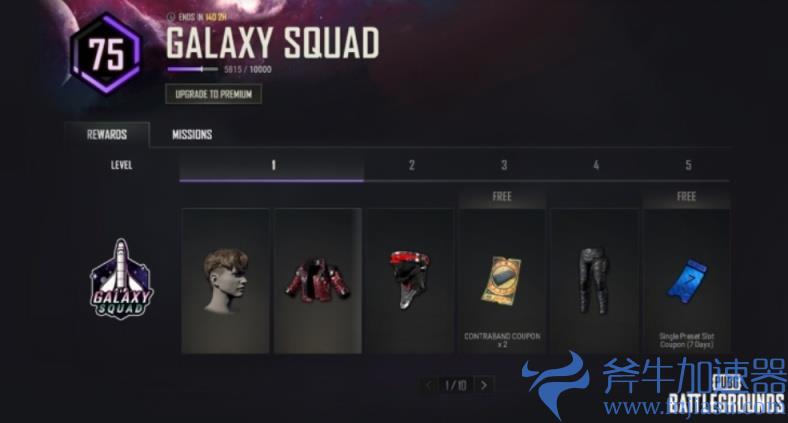Choose the black pants reward

coord(594,280)
